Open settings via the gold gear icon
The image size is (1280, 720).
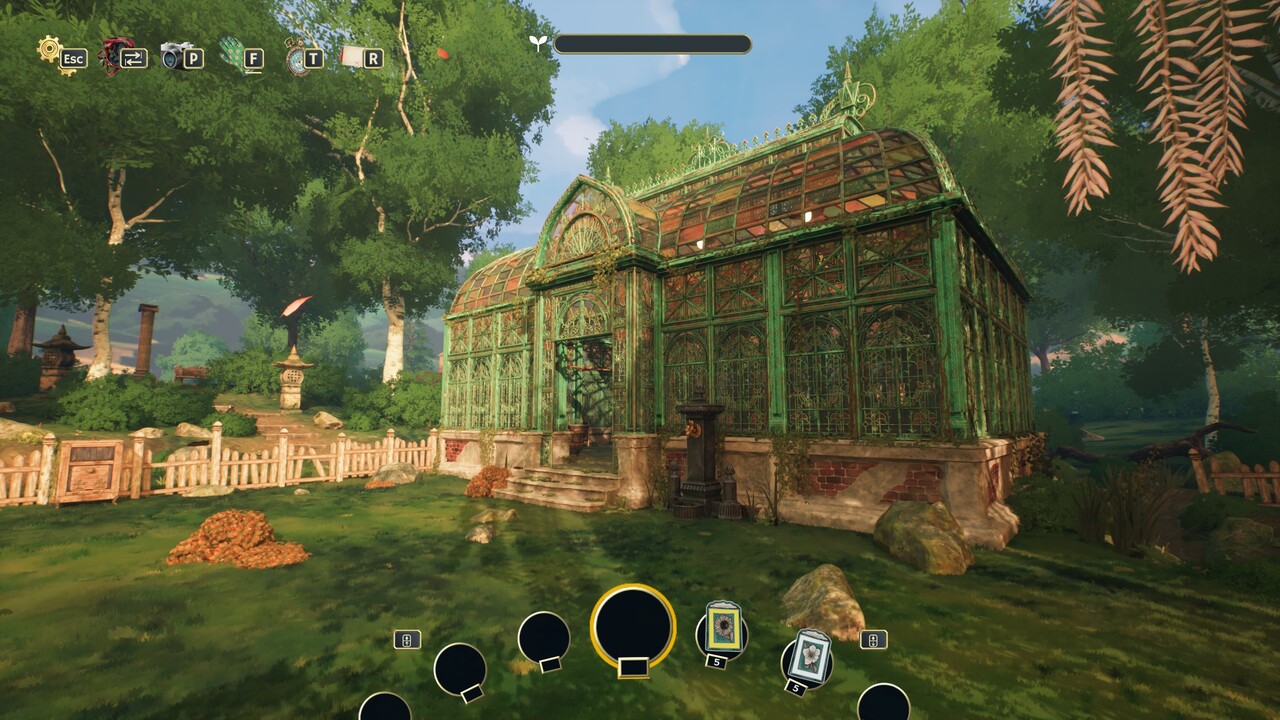click(x=50, y=50)
